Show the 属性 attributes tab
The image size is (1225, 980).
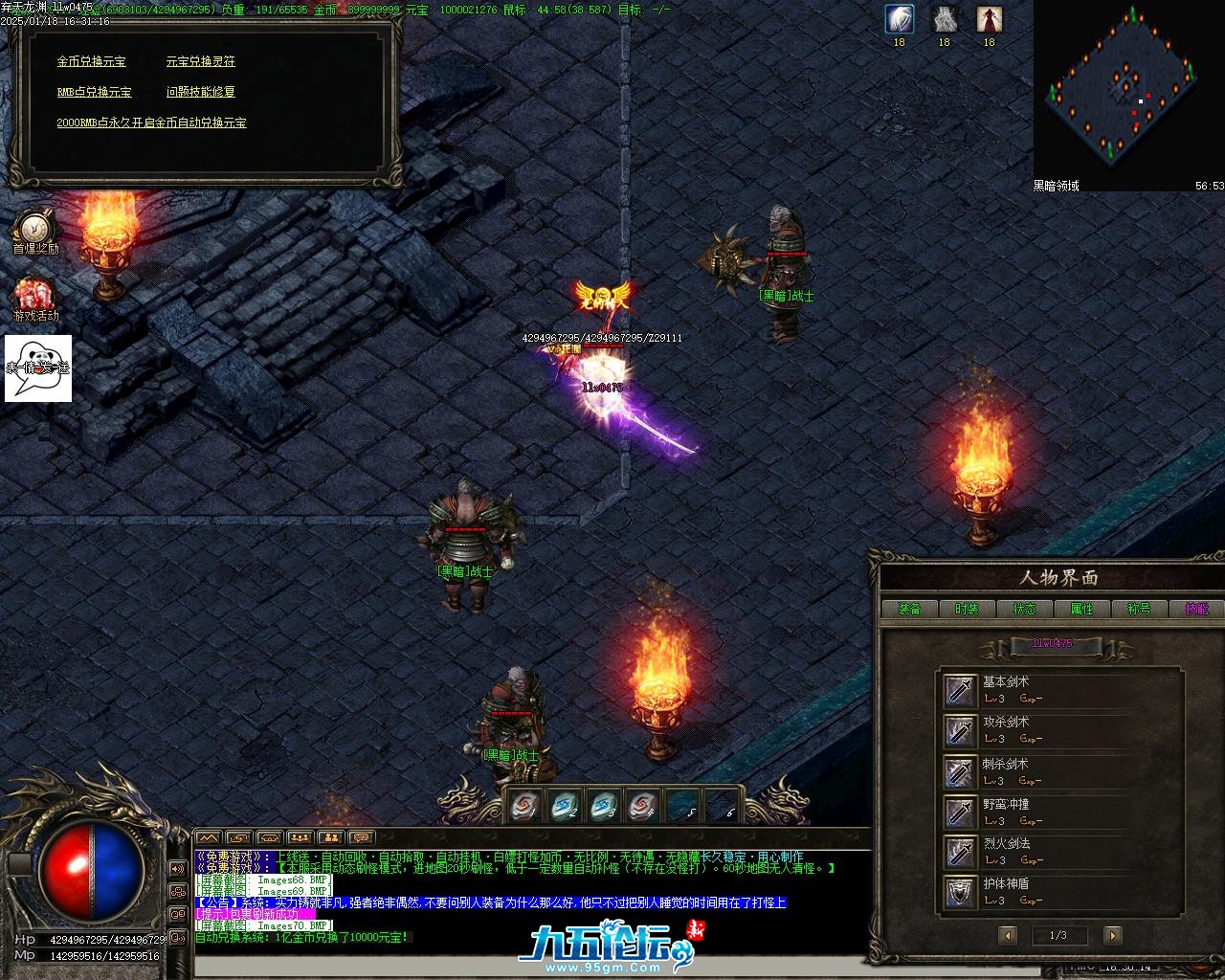1081,609
